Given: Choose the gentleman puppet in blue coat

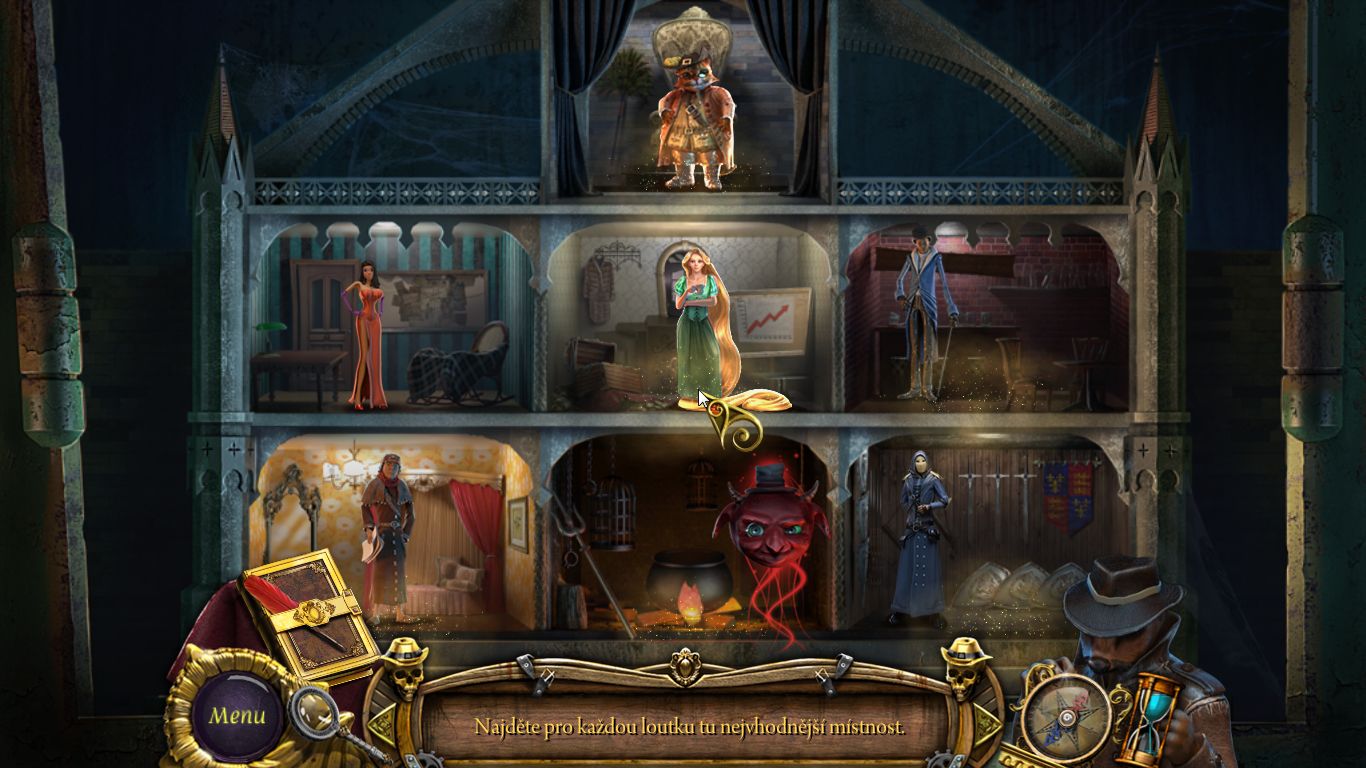Looking at the screenshot, I should click(x=920, y=310).
